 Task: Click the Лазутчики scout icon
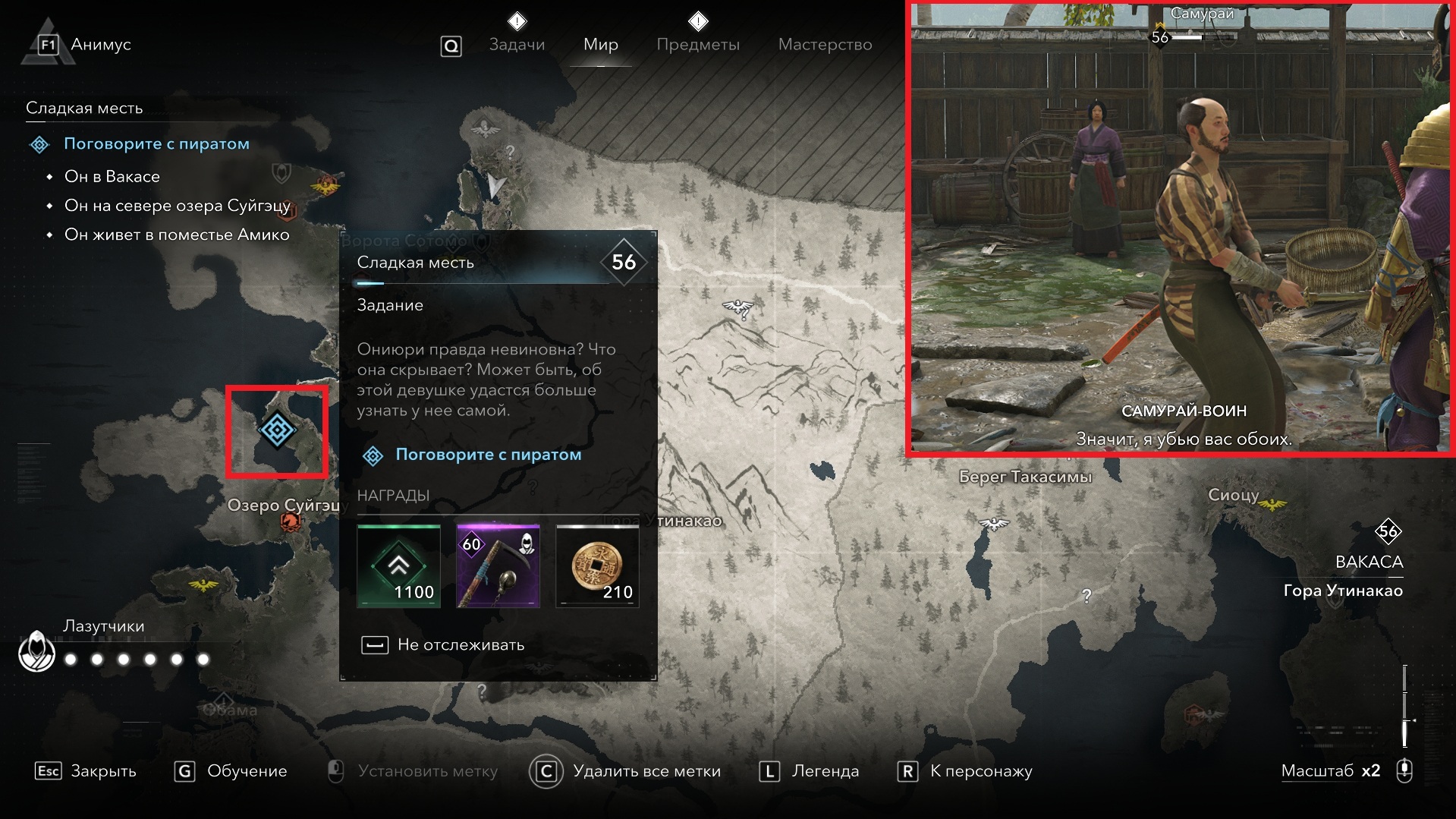tap(36, 651)
